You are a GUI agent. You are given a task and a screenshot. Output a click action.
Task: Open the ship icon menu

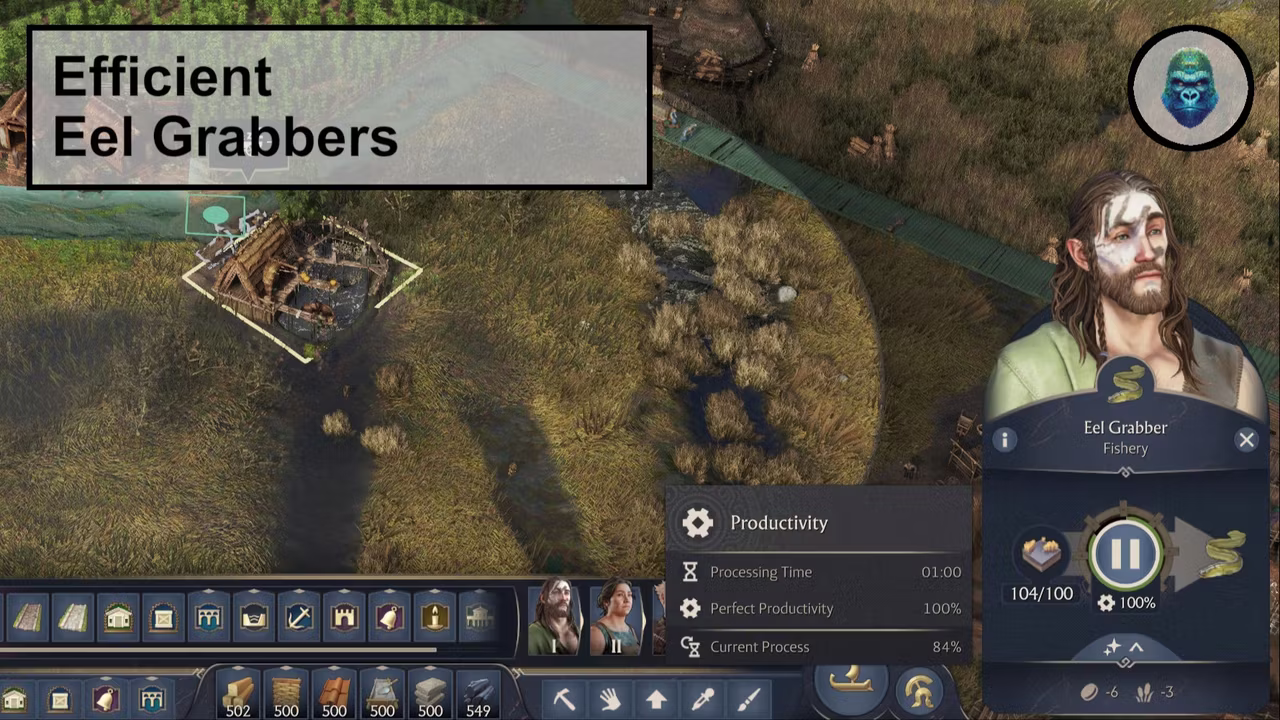(851, 684)
